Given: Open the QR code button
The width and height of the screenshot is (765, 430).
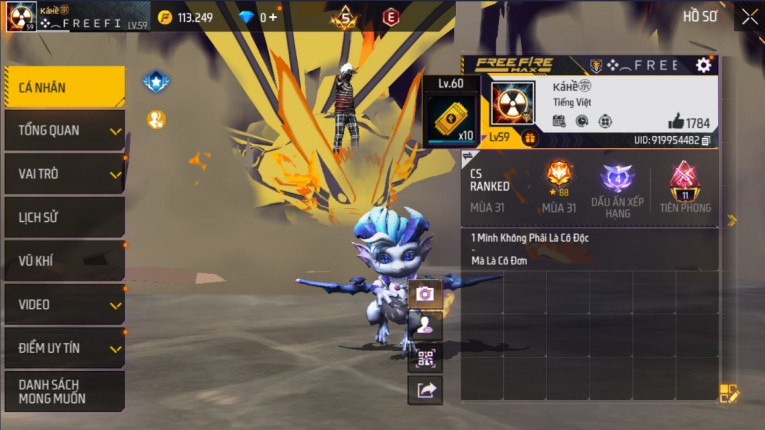Looking at the screenshot, I should pos(425,358).
